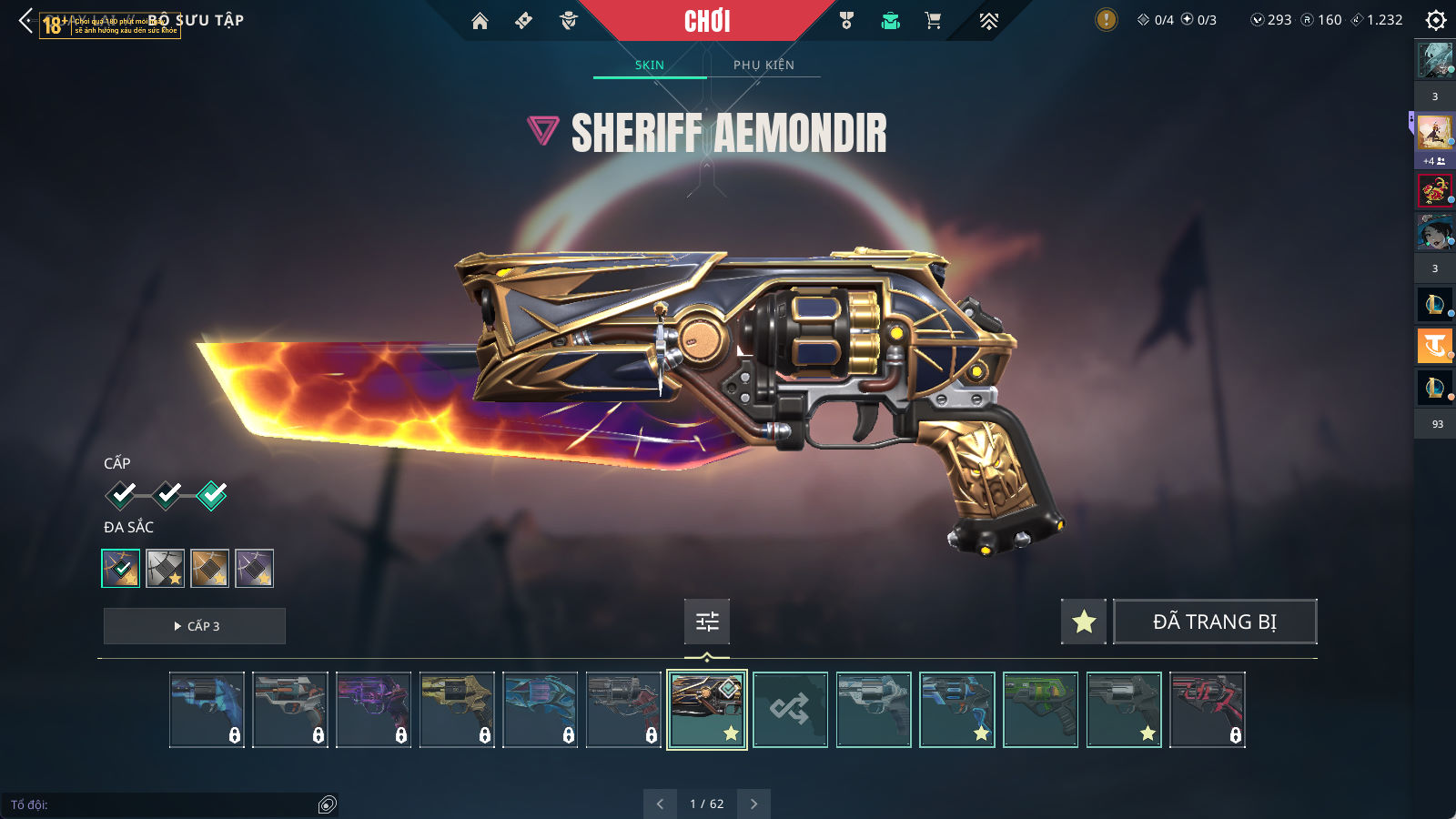Click the ĐÃ TRANG BỊ equipped button
The image size is (1456, 819).
tap(1215, 622)
